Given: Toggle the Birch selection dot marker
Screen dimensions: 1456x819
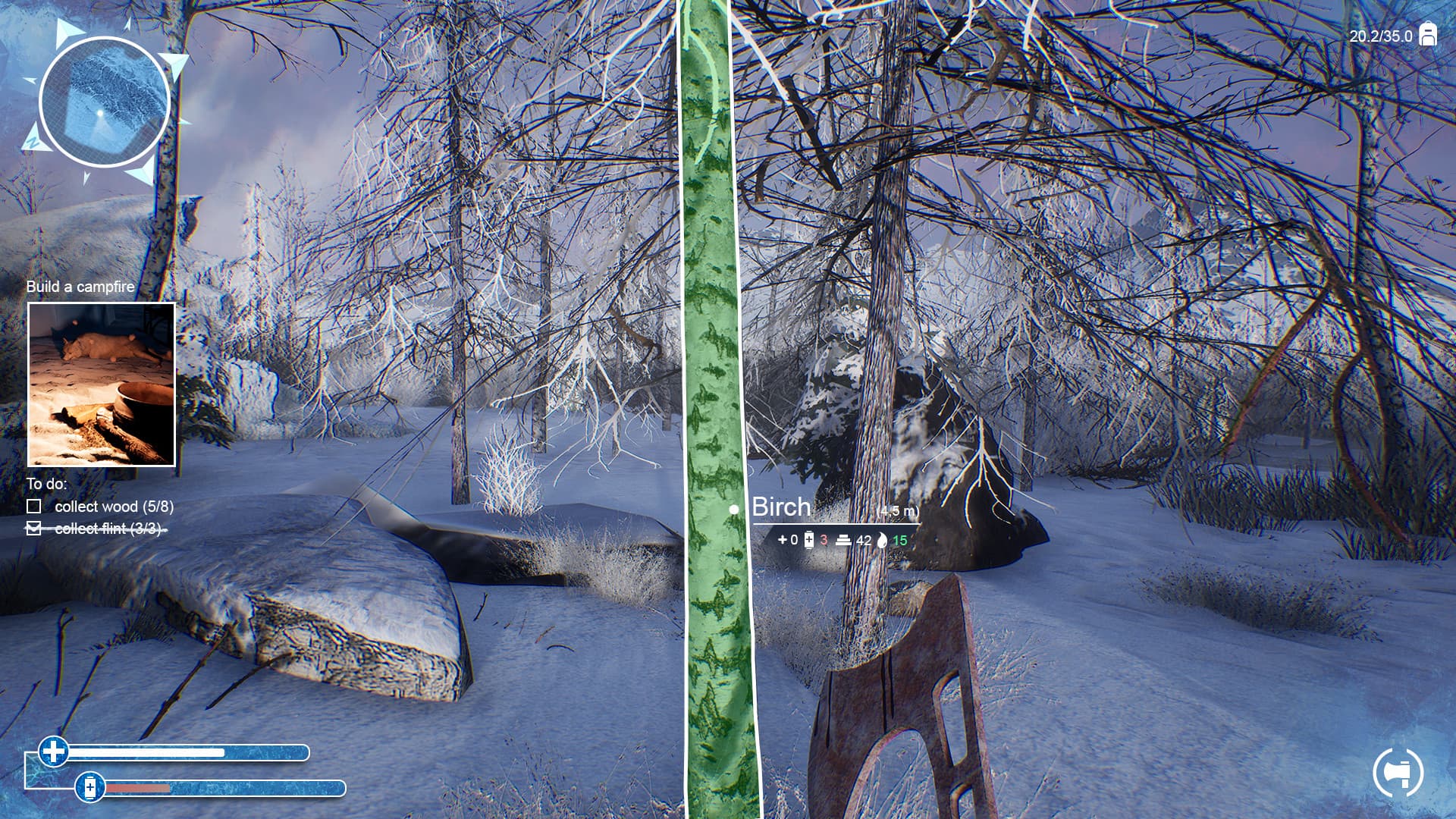Looking at the screenshot, I should 733,509.
